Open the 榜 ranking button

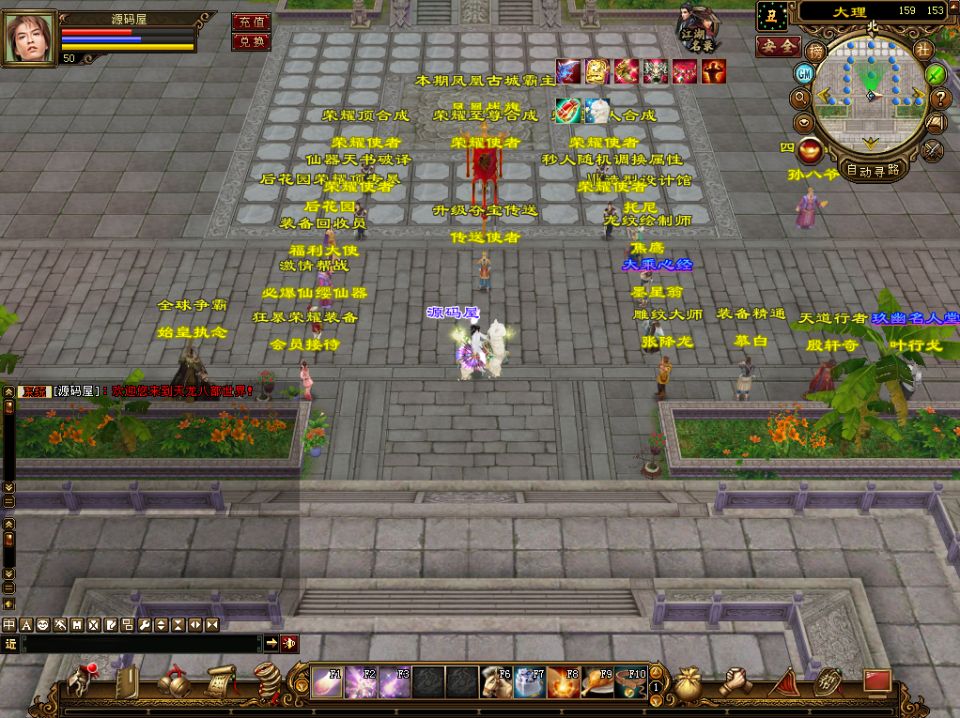click(x=817, y=51)
